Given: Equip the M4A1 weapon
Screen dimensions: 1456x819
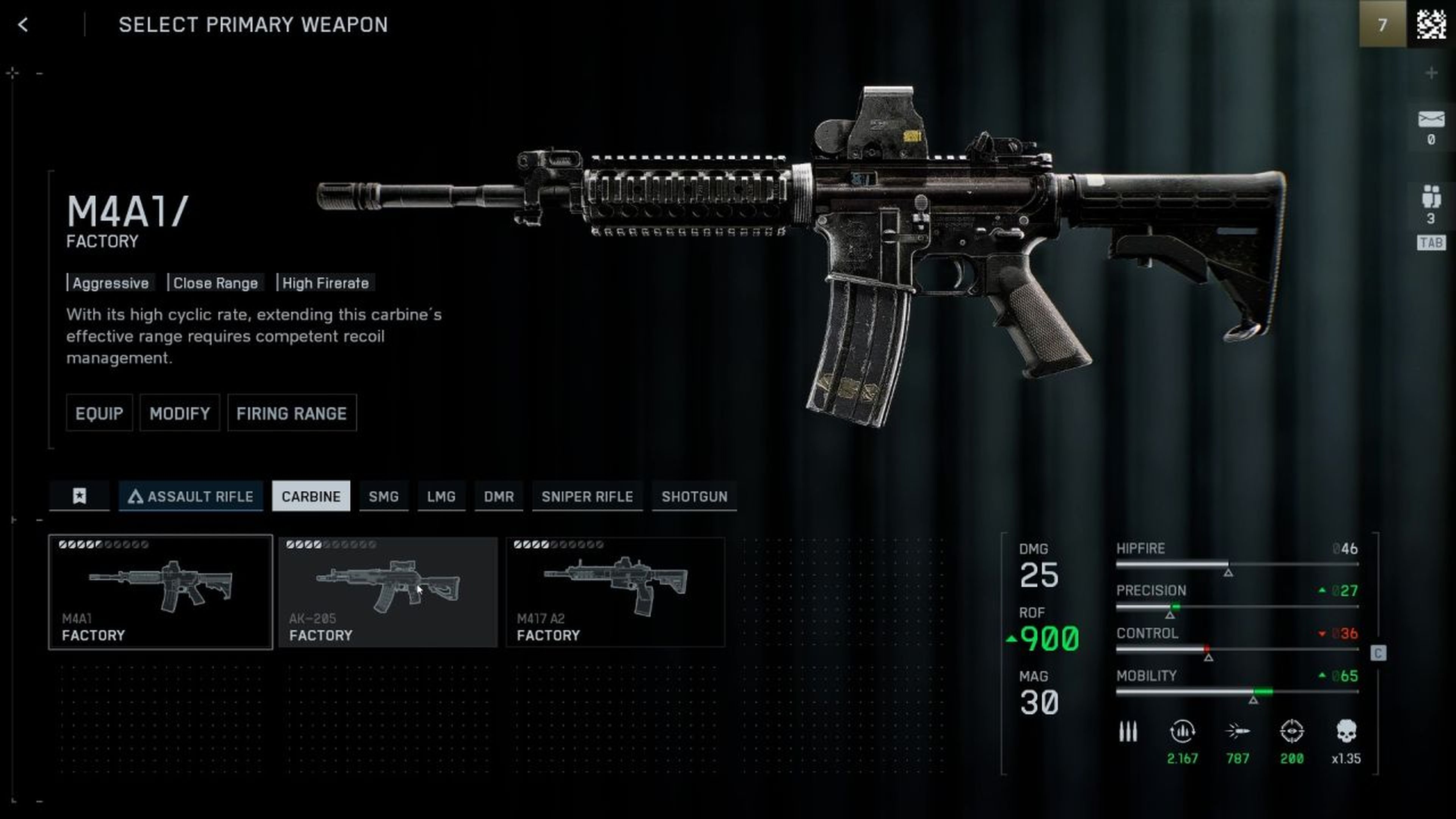Looking at the screenshot, I should click(99, 413).
